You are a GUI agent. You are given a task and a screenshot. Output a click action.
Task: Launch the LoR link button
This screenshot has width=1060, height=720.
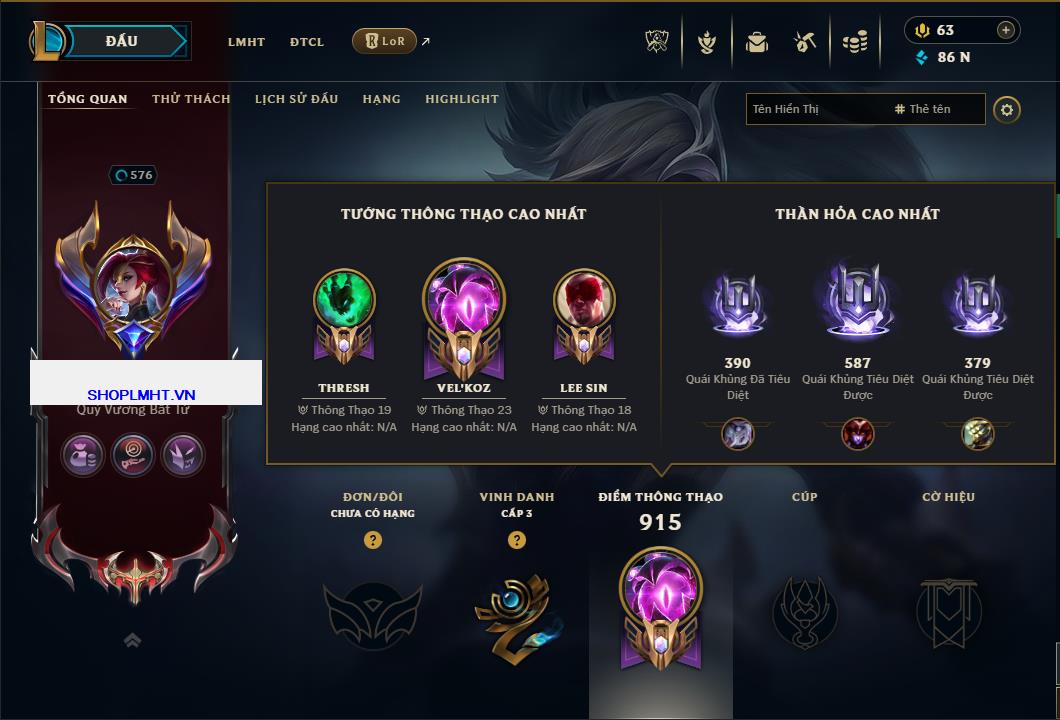click(x=384, y=41)
